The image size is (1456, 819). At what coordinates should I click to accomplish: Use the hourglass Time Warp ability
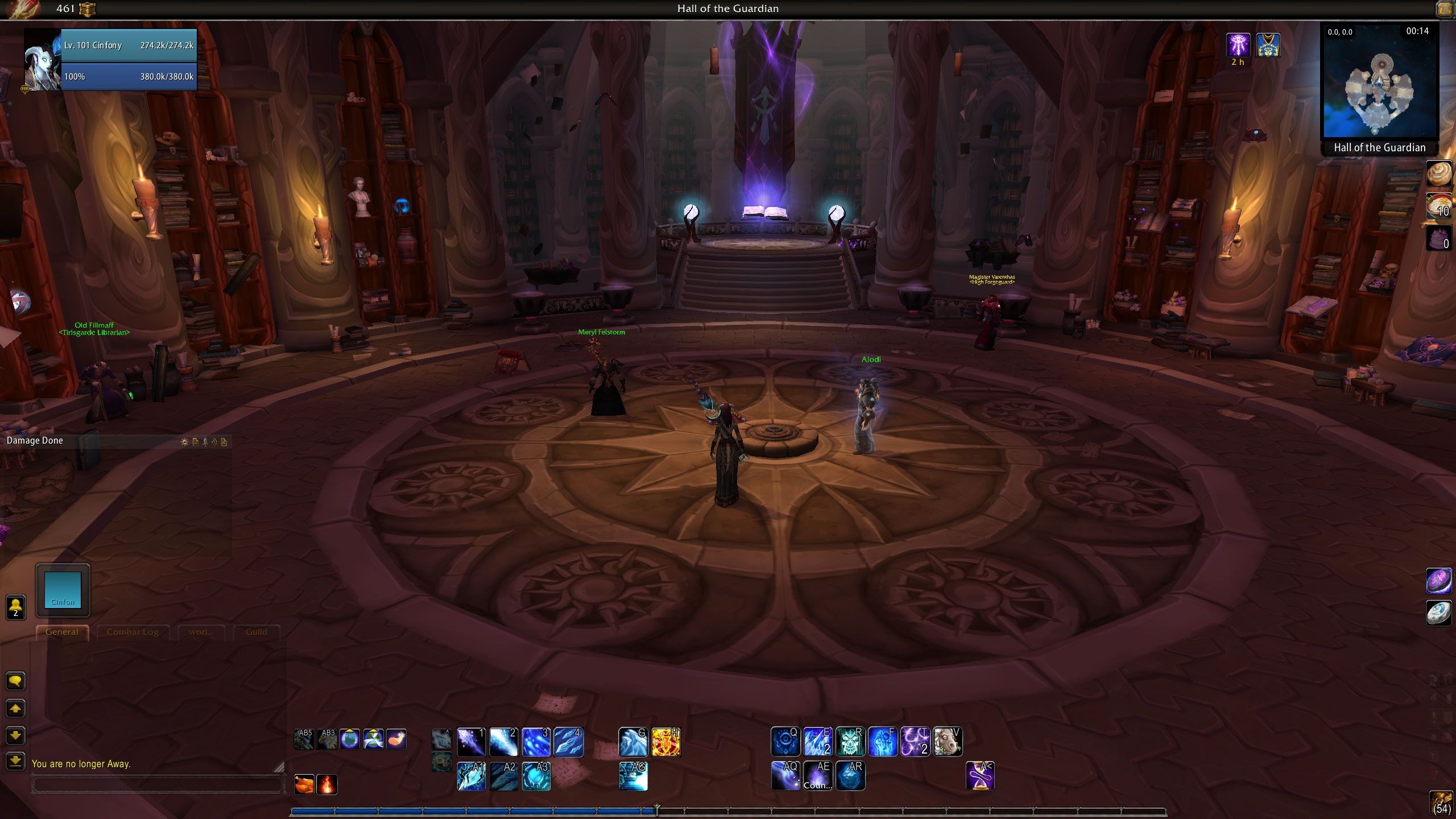pos(980,776)
